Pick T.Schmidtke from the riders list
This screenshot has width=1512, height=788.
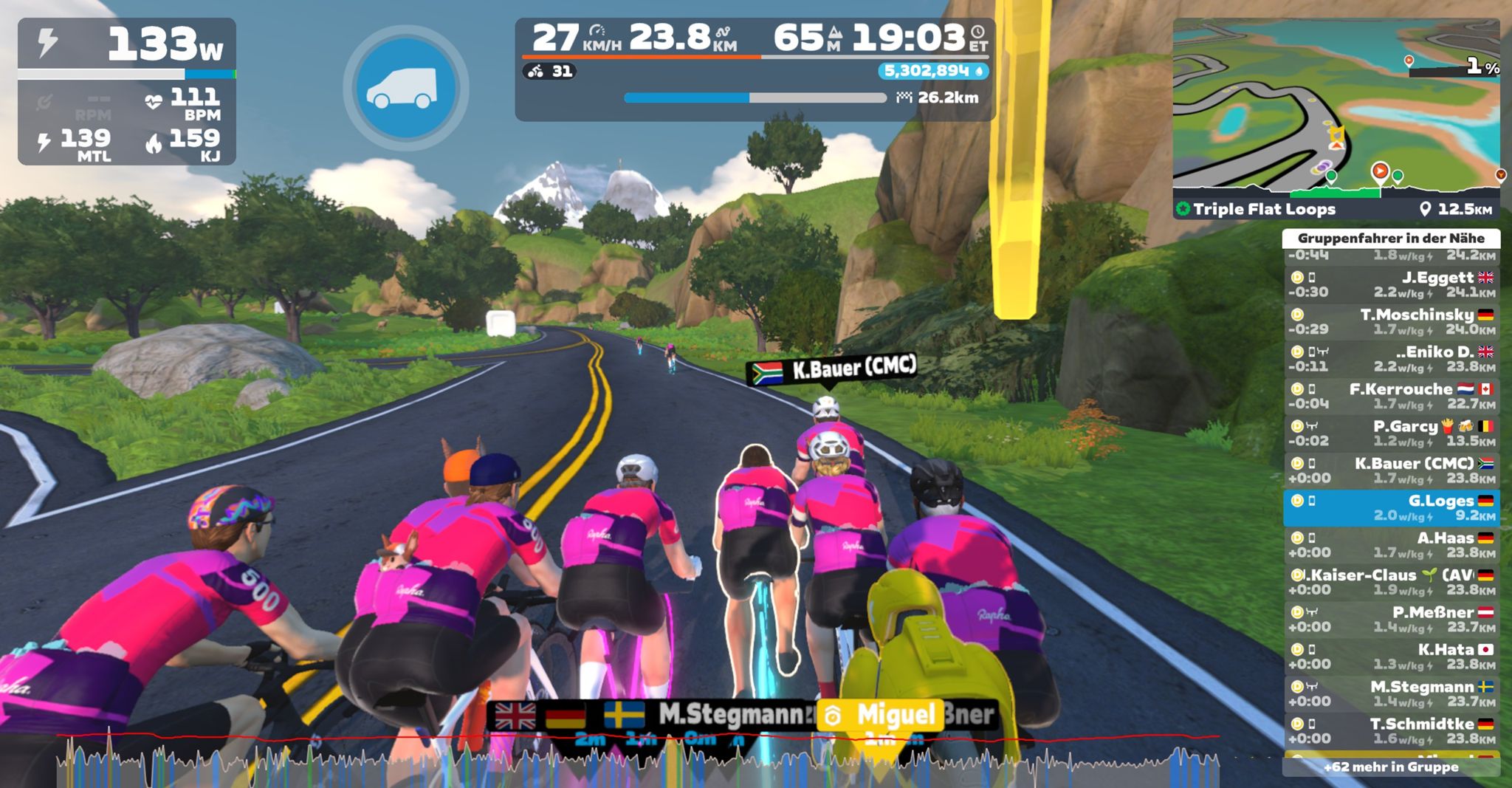coord(1392,730)
